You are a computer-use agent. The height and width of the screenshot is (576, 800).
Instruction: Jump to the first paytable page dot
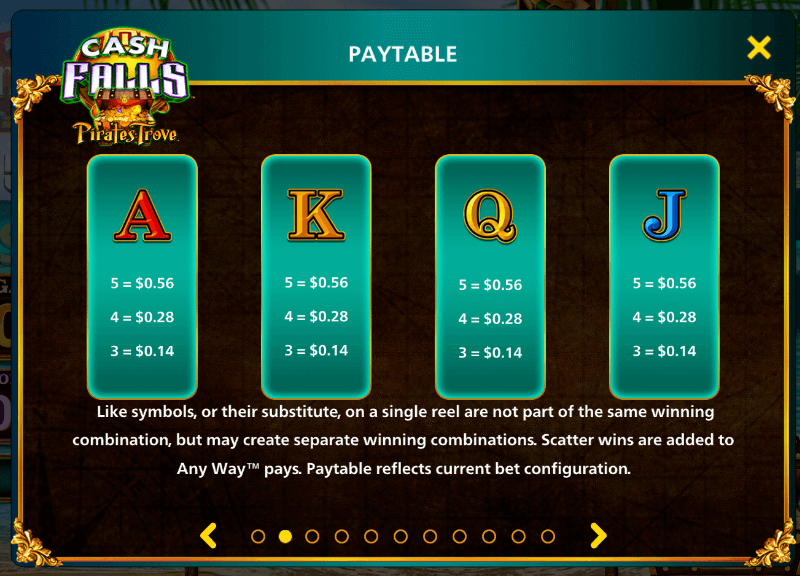tap(258, 536)
